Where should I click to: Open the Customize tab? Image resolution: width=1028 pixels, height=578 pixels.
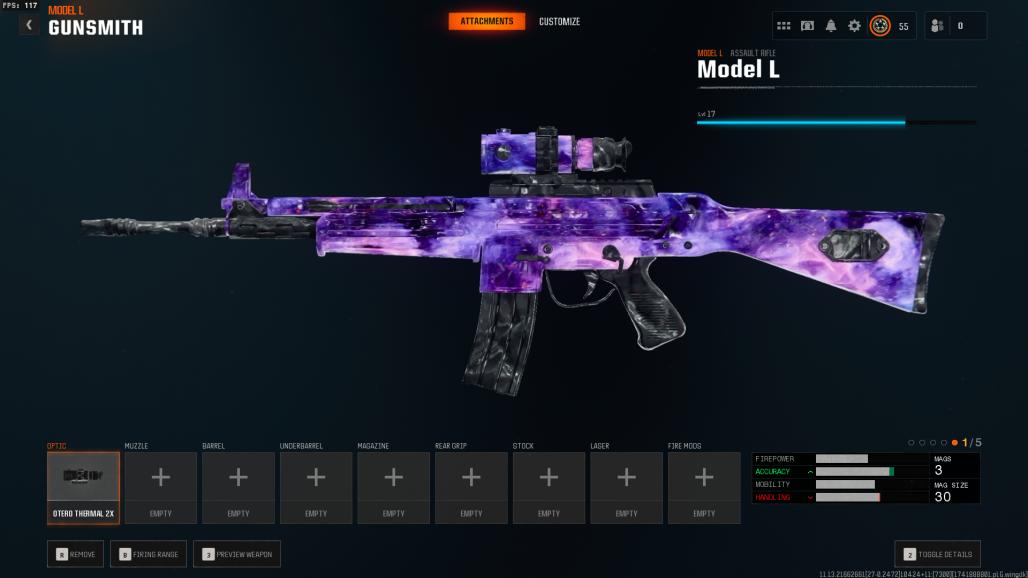click(x=559, y=21)
